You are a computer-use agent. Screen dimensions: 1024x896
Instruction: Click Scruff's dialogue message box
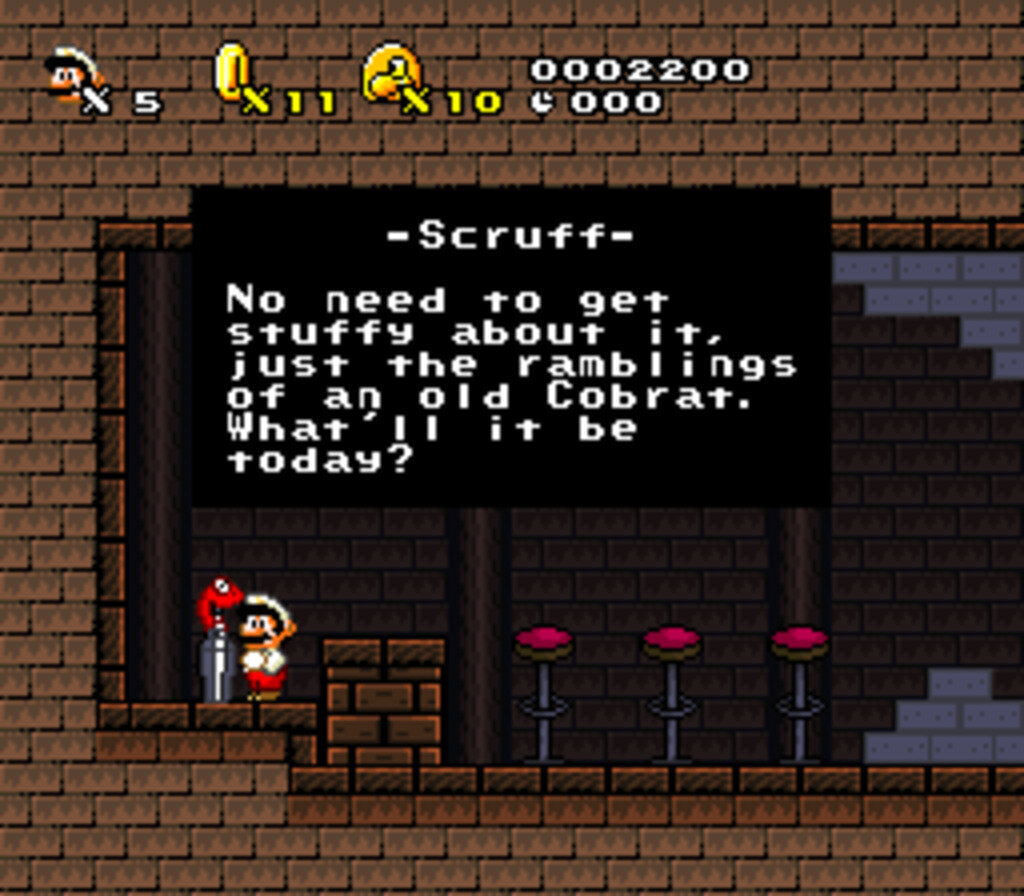[x=510, y=346]
